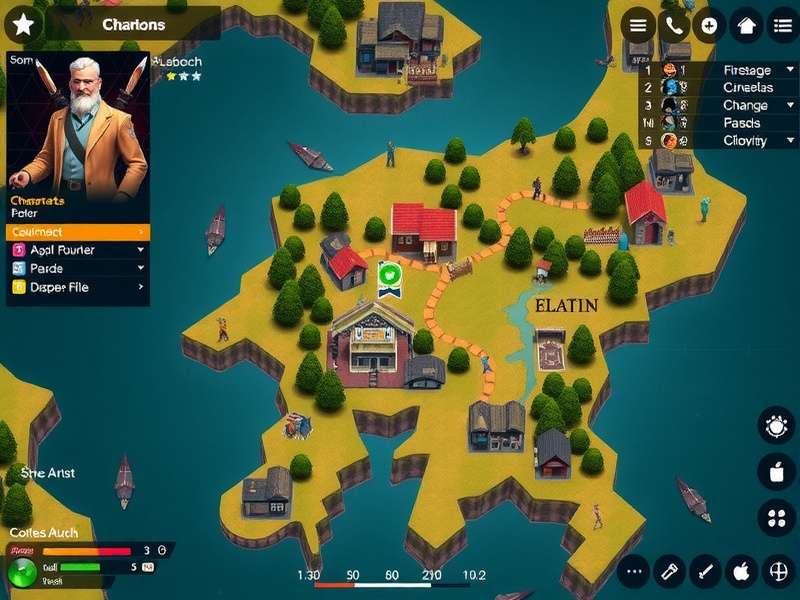Click the four-dots grid button
This screenshot has width=800, height=600.
(777, 518)
